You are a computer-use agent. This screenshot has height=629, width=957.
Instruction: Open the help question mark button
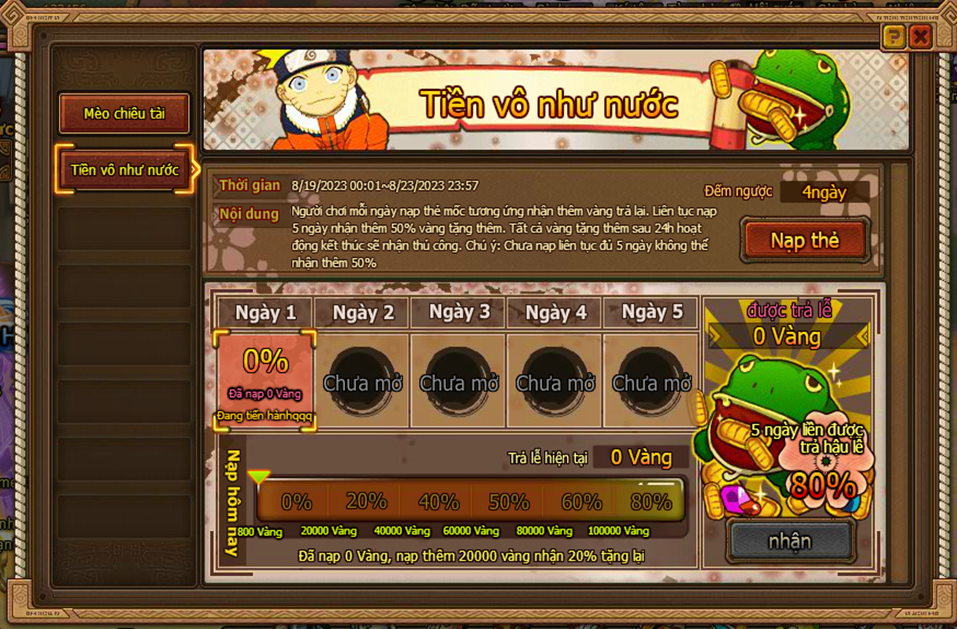(894, 38)
